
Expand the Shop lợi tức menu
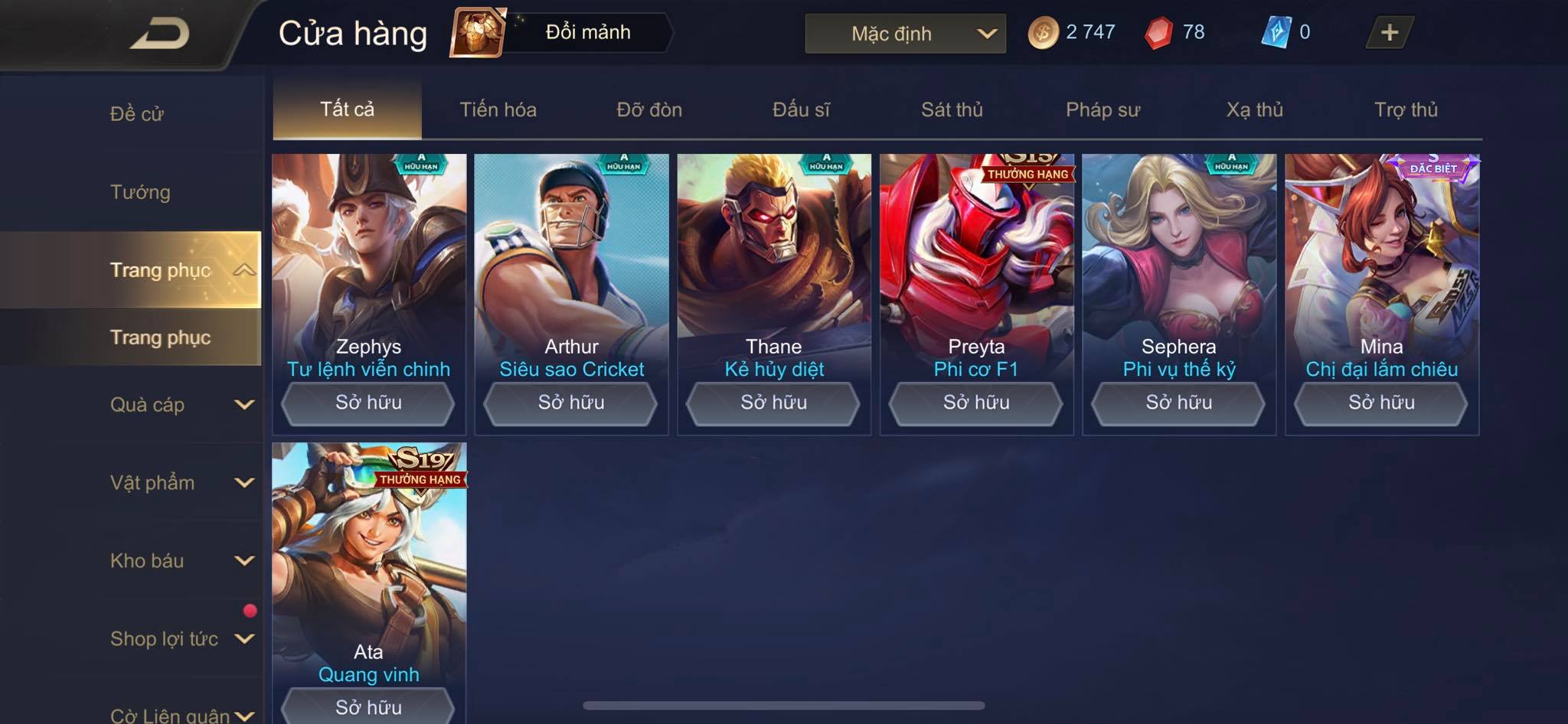pos(180,638)
